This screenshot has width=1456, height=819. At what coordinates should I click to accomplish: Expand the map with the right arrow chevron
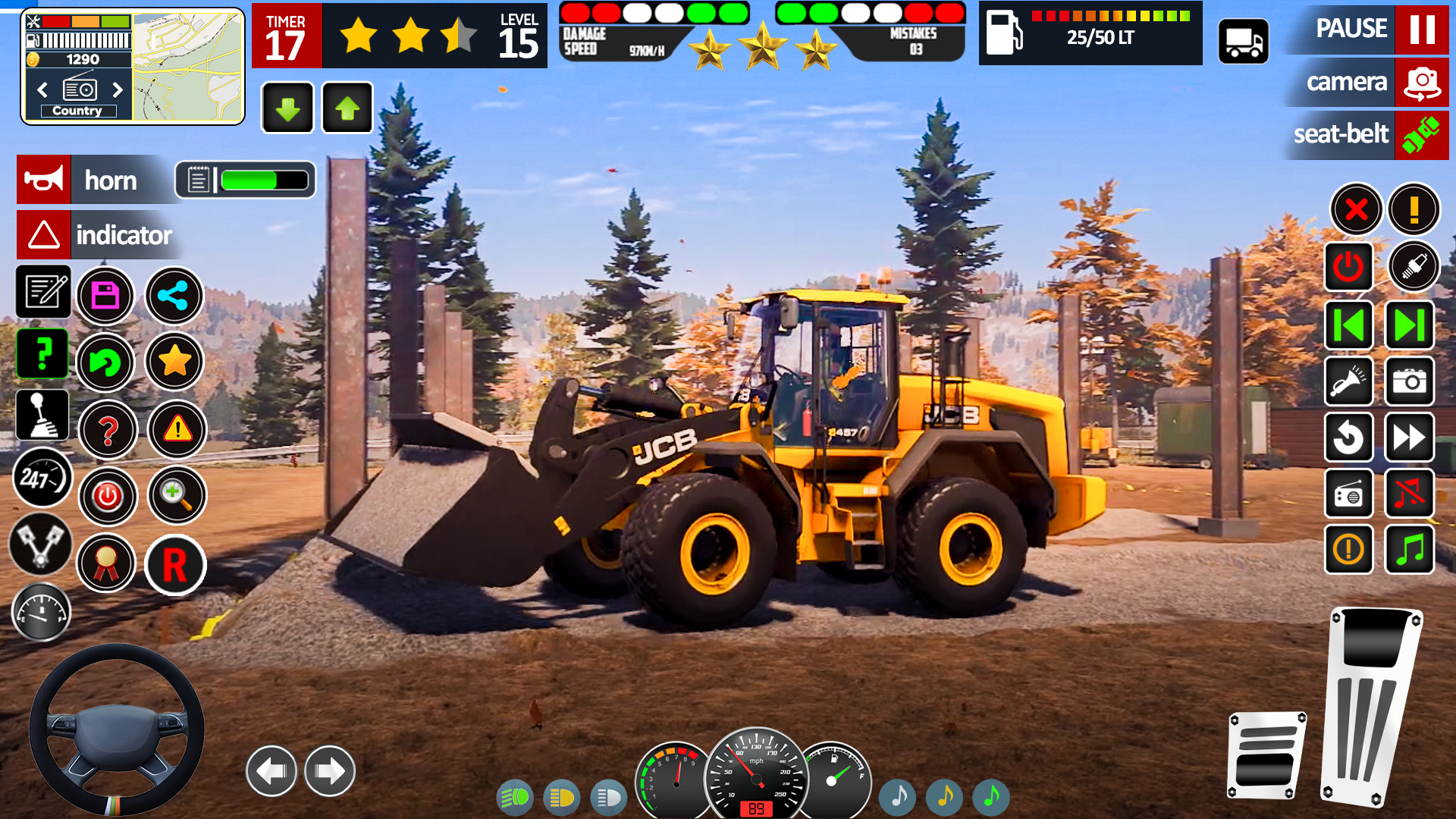coord(119,89)
